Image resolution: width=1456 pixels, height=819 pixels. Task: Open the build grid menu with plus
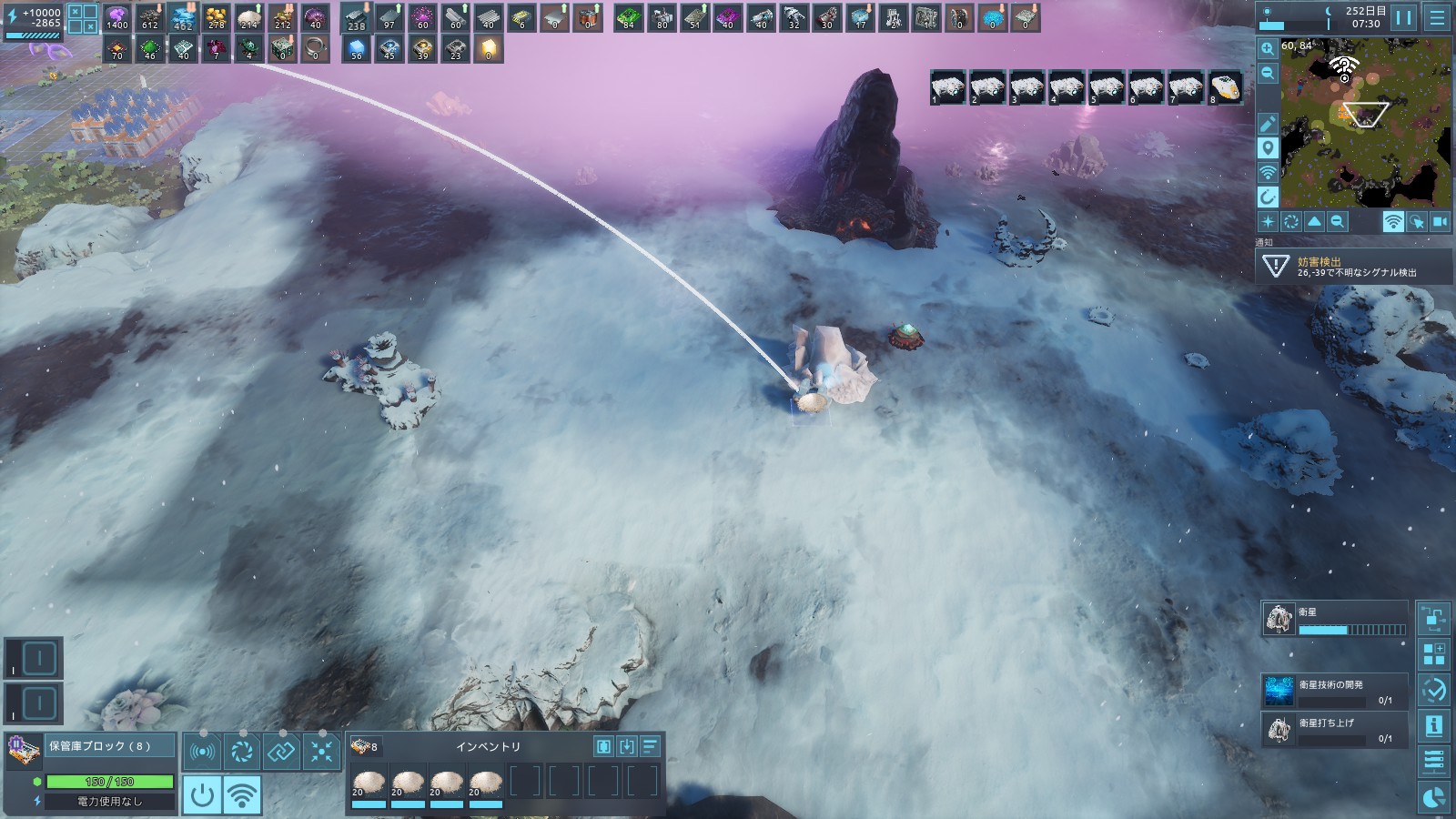click(x=1434, y=654)
